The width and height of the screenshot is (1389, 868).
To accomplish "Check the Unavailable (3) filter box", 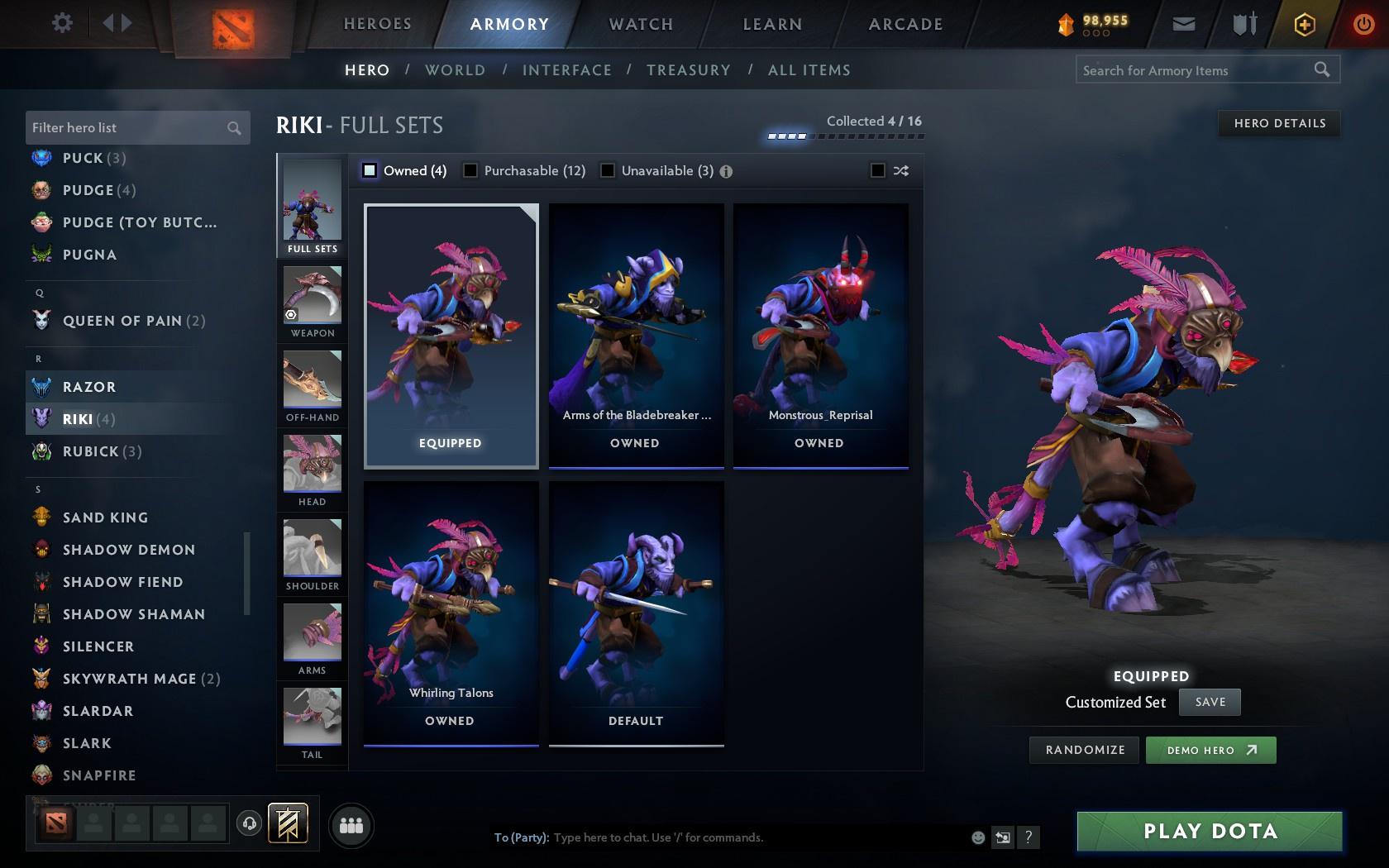I will (x=609, y=170).
